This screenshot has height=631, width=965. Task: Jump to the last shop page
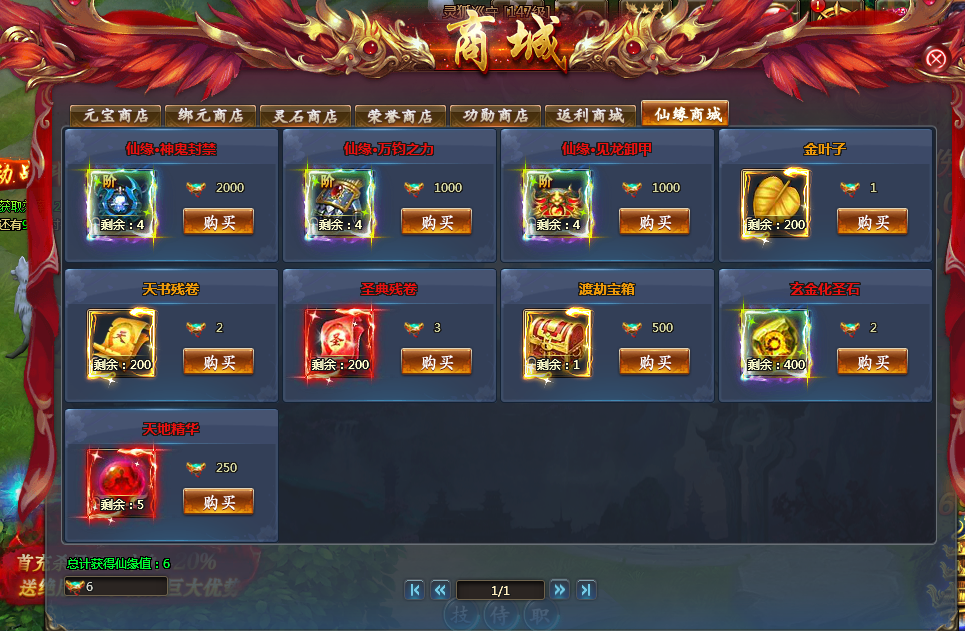pyautogui.click(x=586, y=590)
